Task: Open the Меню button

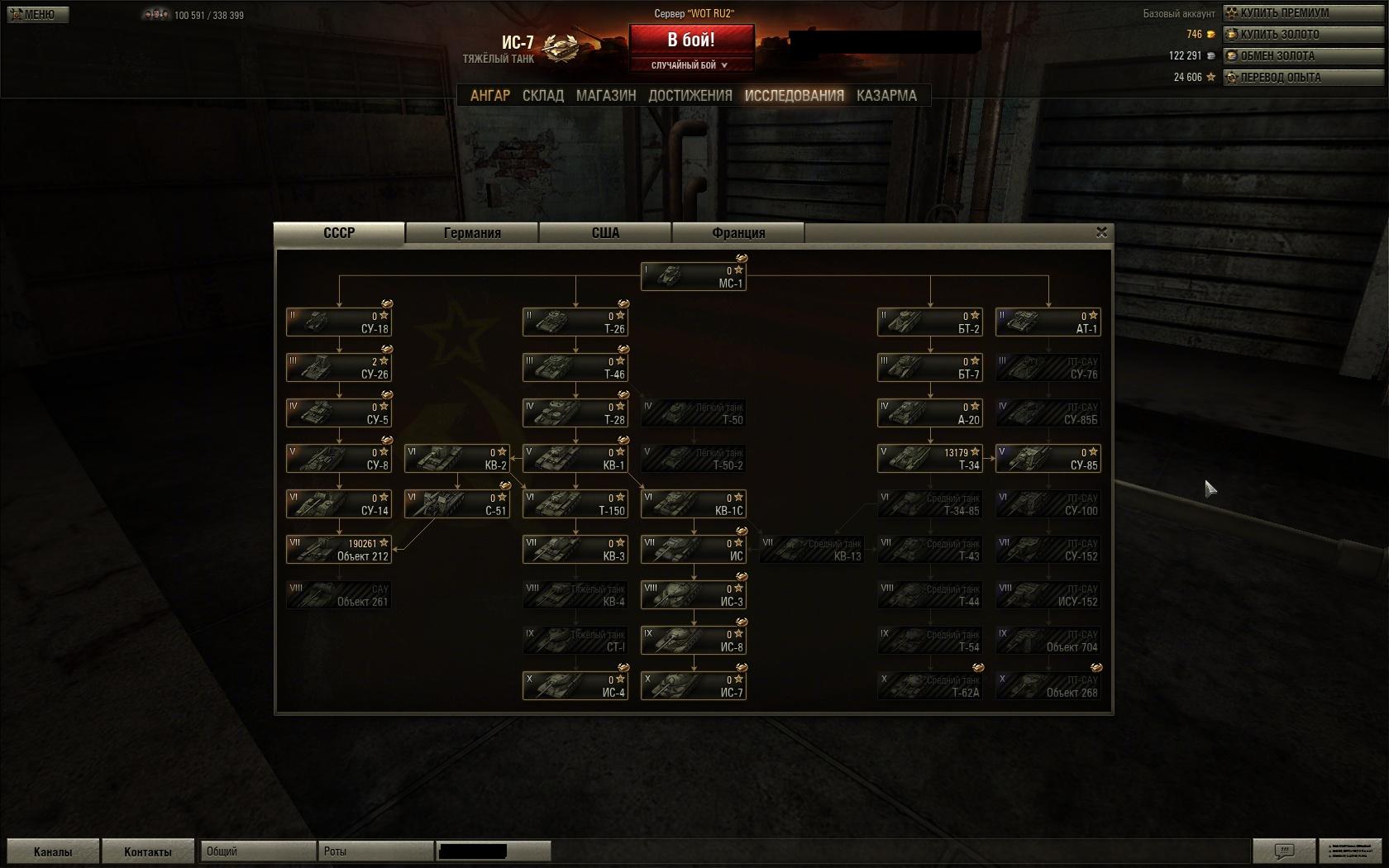Action: pos(37,14)
